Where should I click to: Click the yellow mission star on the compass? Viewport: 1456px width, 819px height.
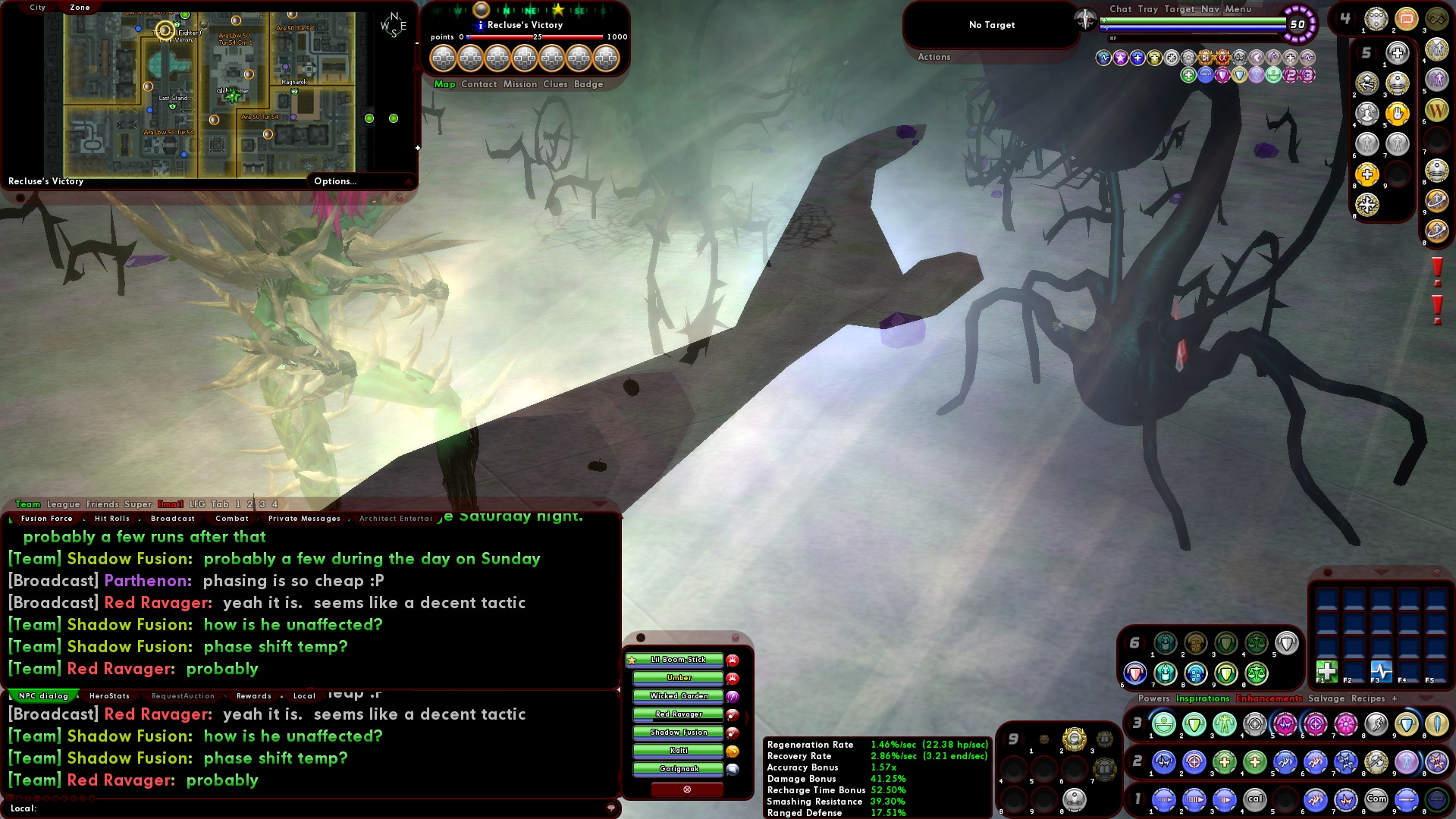(558, 11)
